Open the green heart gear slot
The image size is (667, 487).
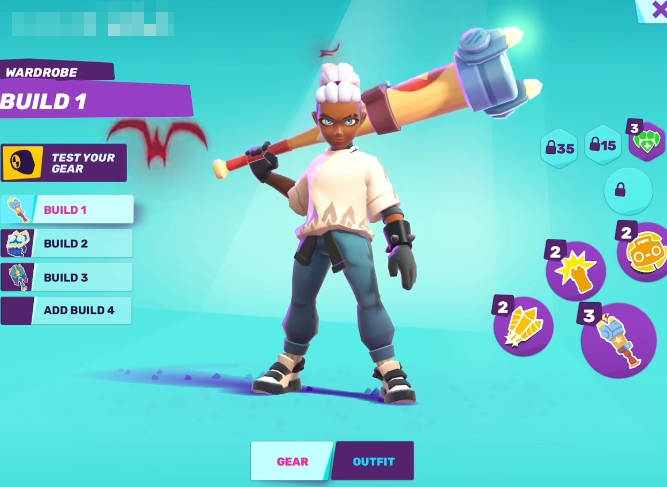click(647, 142)
